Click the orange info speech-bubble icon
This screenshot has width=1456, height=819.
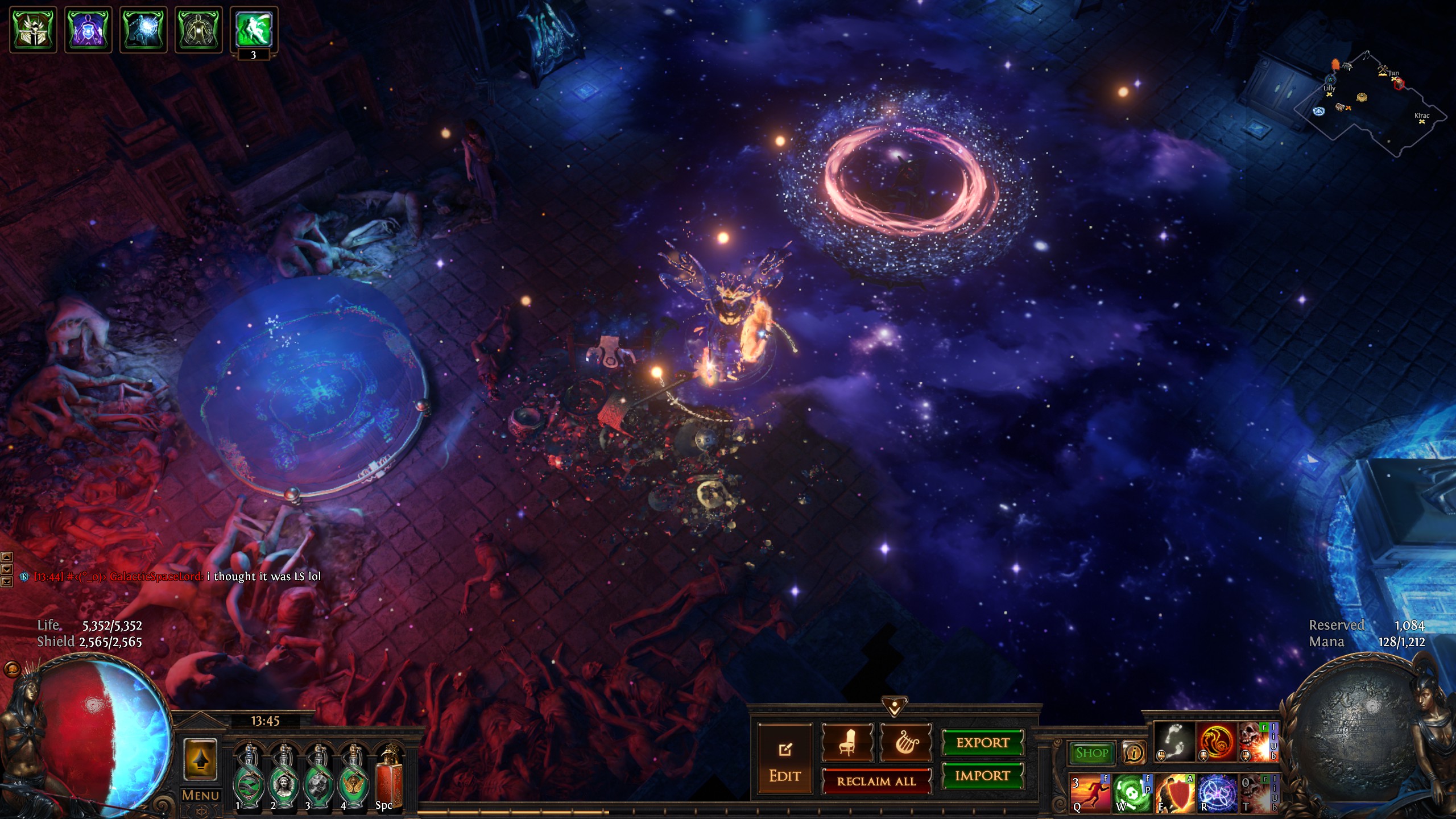click(x=1134, y=753)
